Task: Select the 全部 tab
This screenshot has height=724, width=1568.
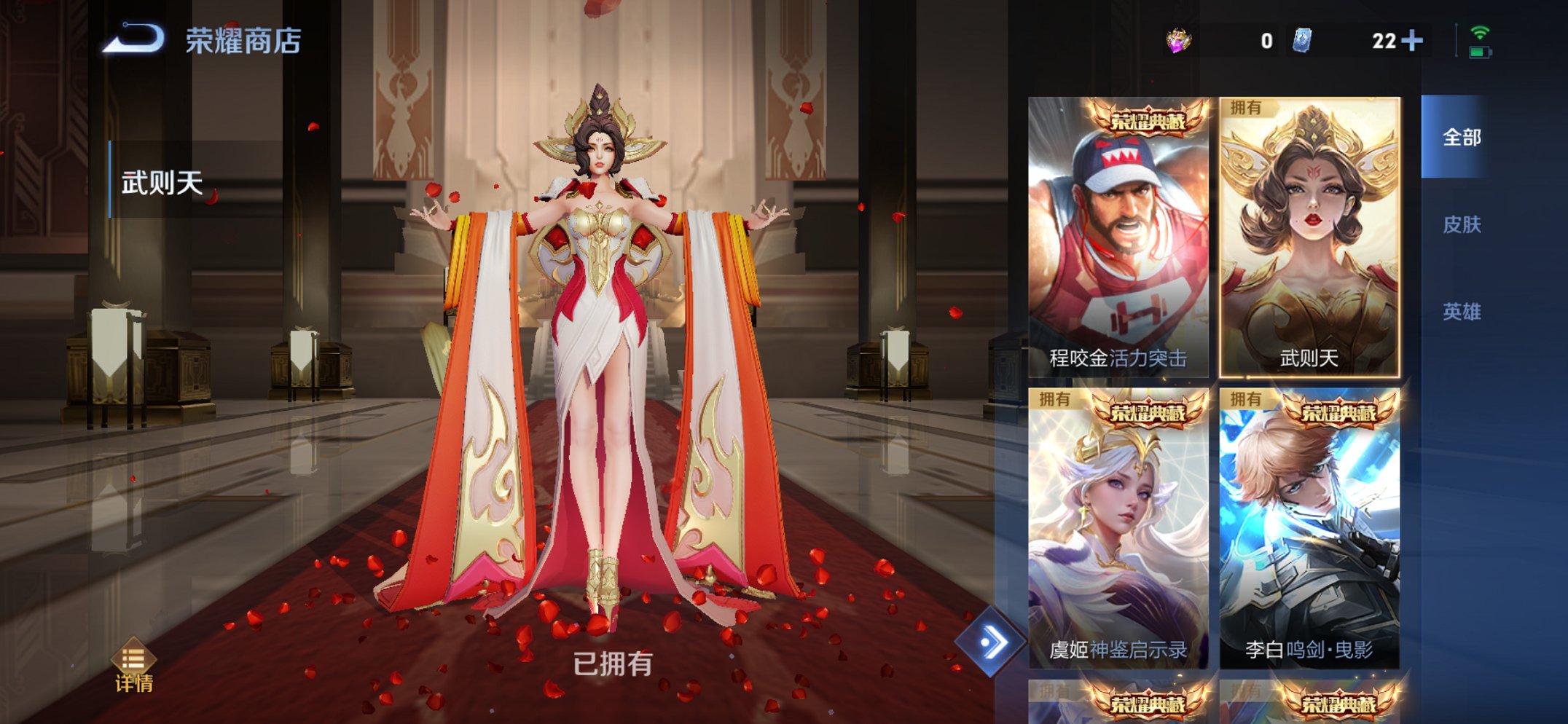Action: coord(1461,136)
